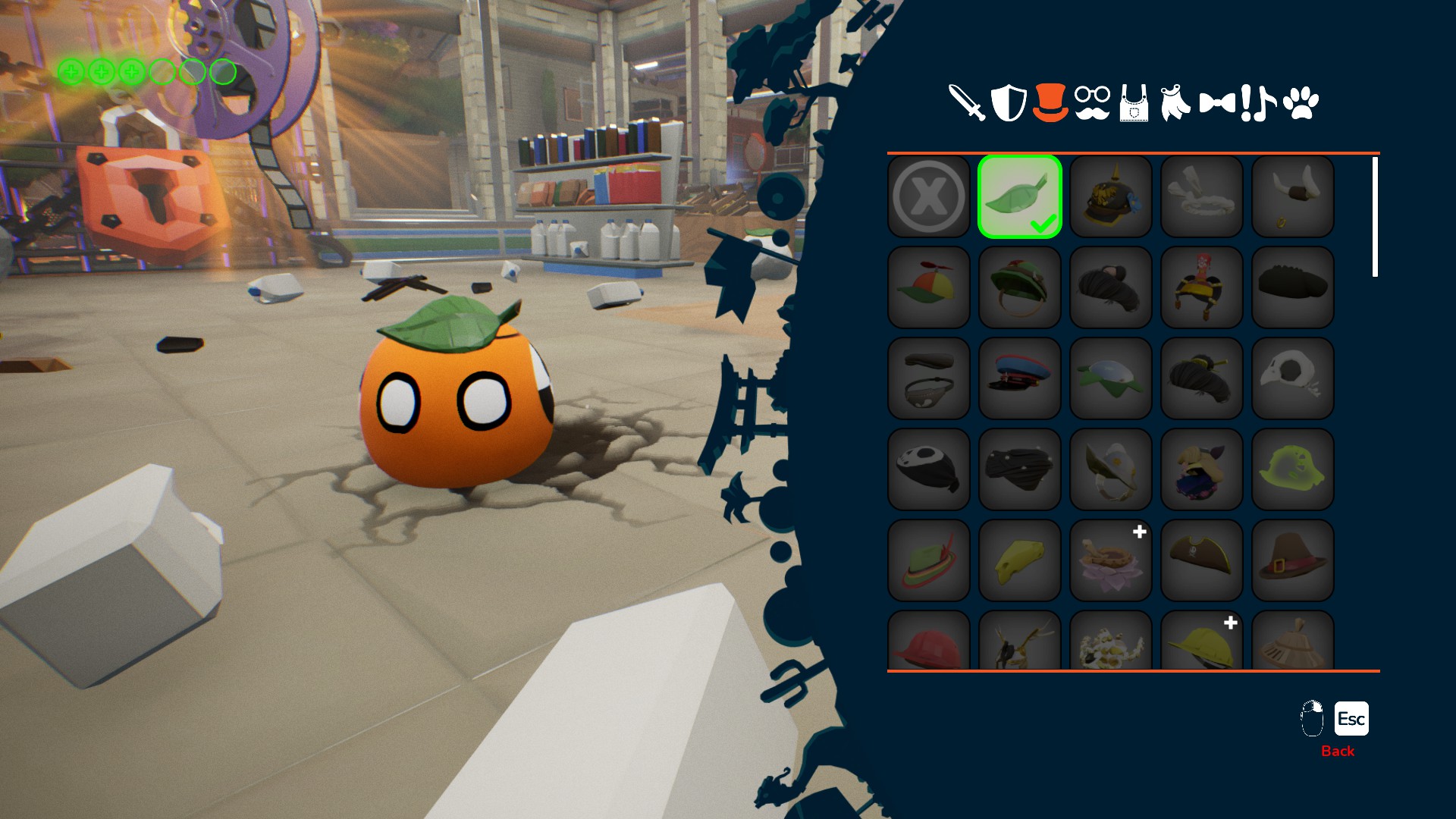Viewport: 1456px width, 819px height.
Task: Open the shield category tab
Action: coord(1009,102)
